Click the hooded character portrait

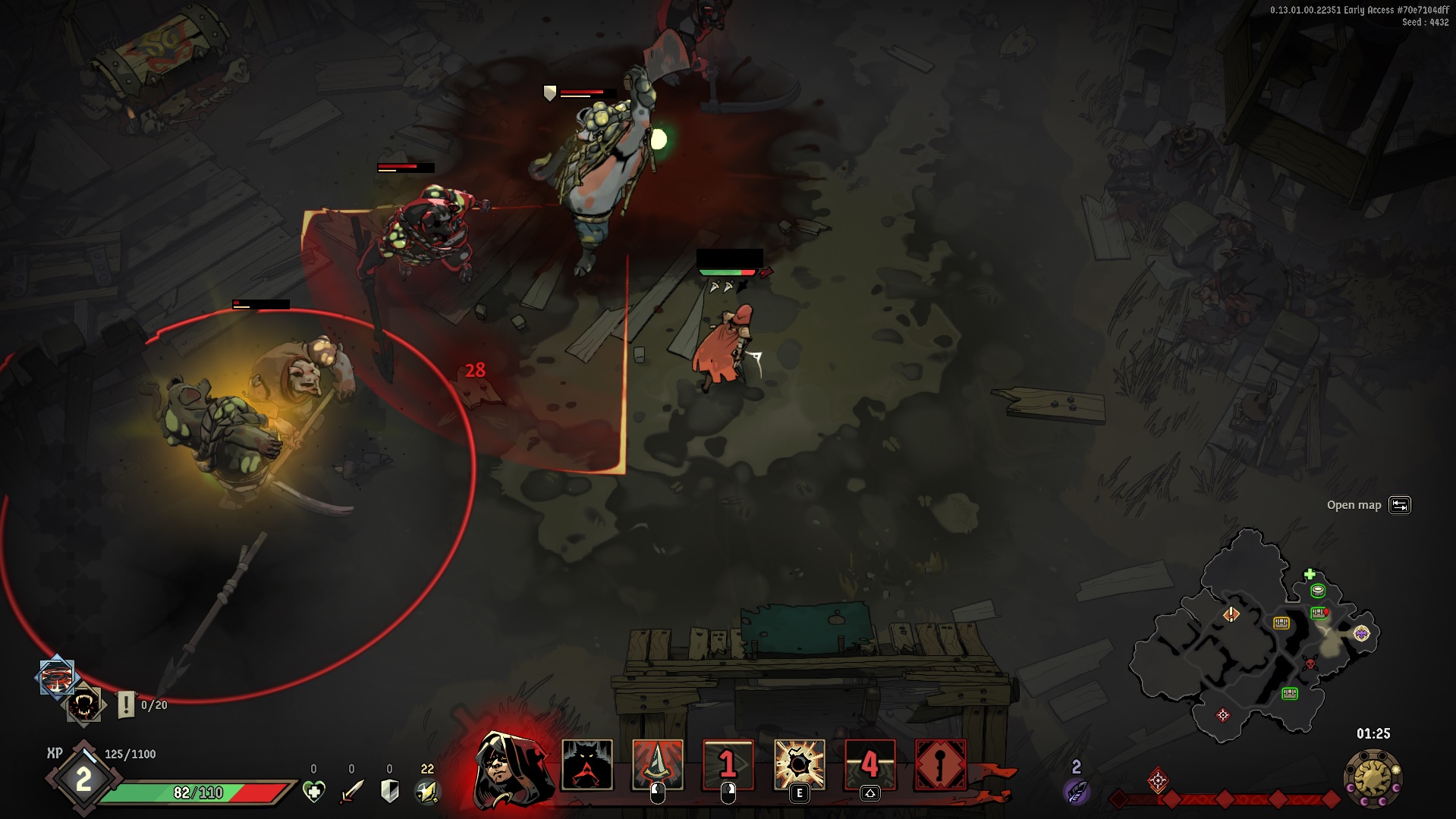[x=510, y=767]
